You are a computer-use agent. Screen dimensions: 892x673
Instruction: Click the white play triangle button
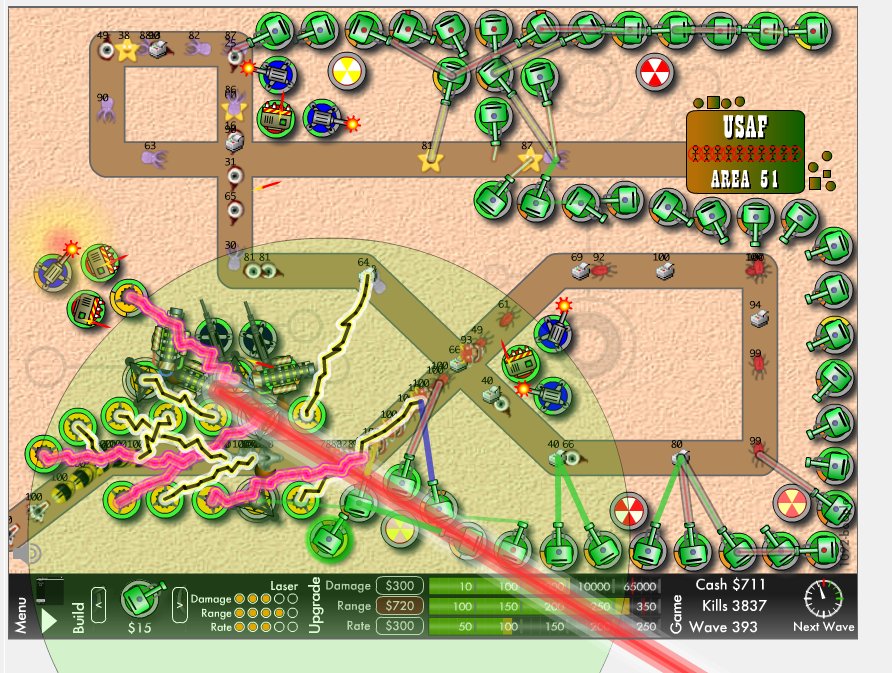click(x=48, y=619)
